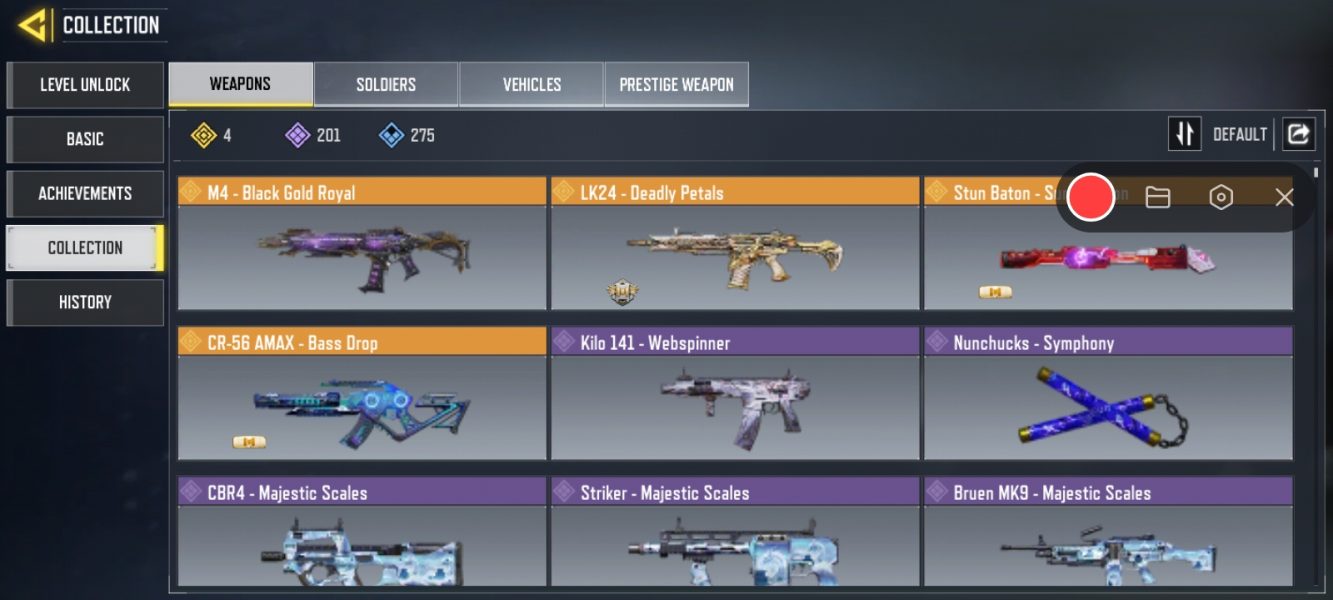Switch to the Vehicles tab
Screen dimensions: 1333x600
pyautogui.click(x=531, y=85)
